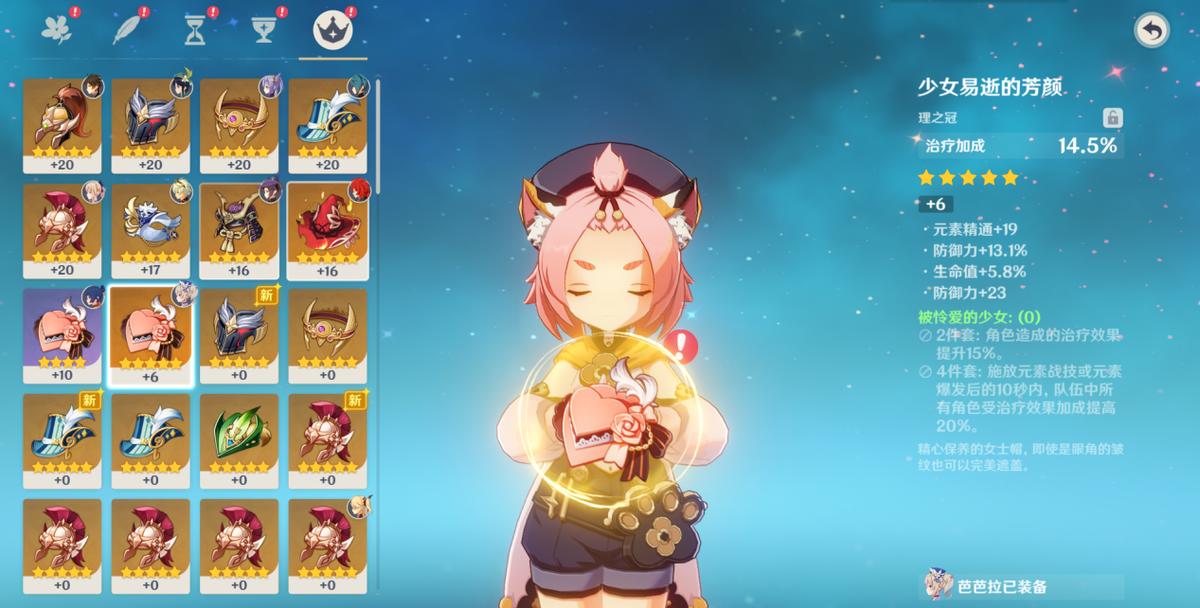
Task: Choose the crown circlet tab
Action: 331,29
